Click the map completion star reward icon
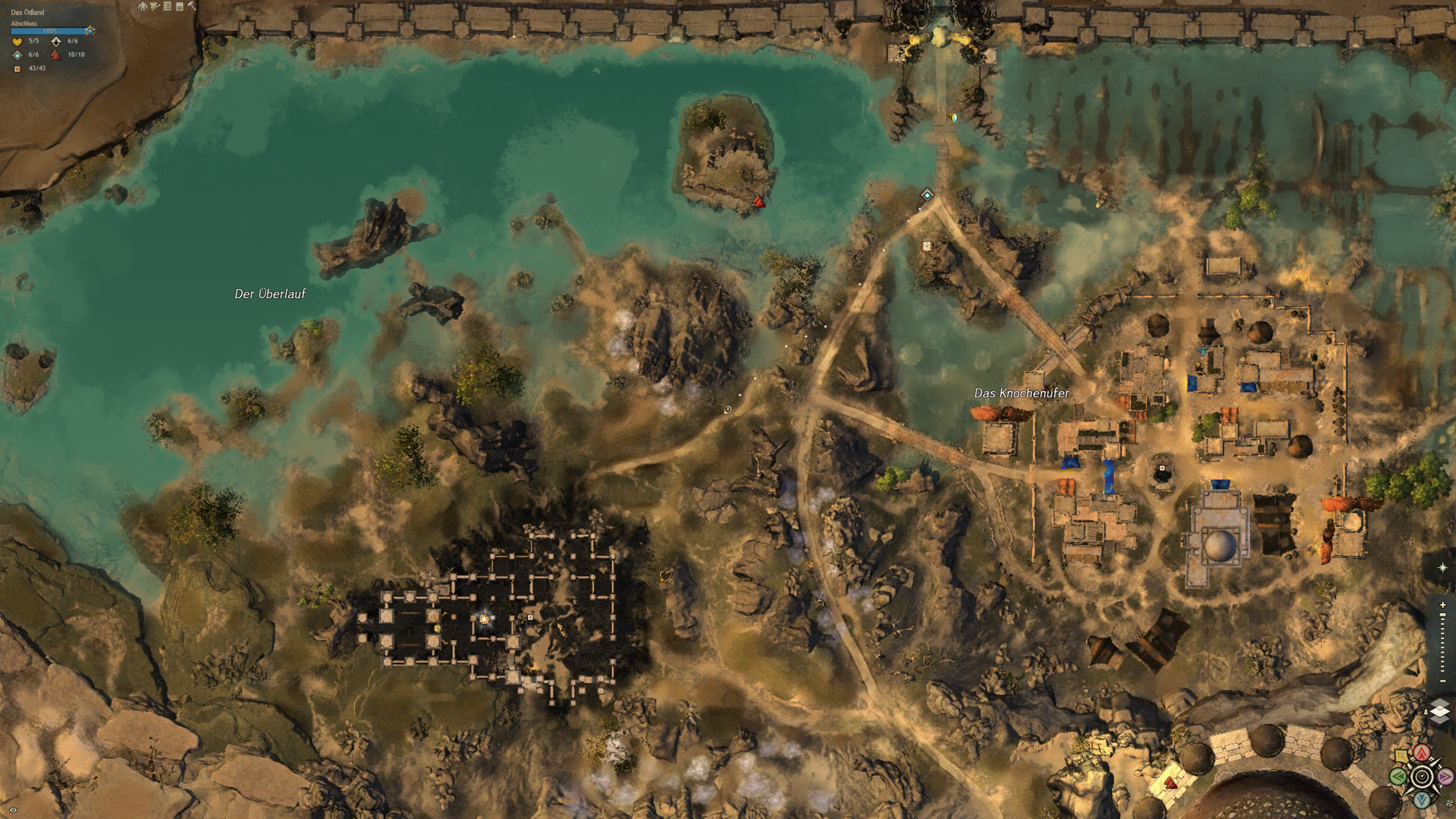Image resolution: width=1456 pixels, height=819 pixels. tap(90, 31)
